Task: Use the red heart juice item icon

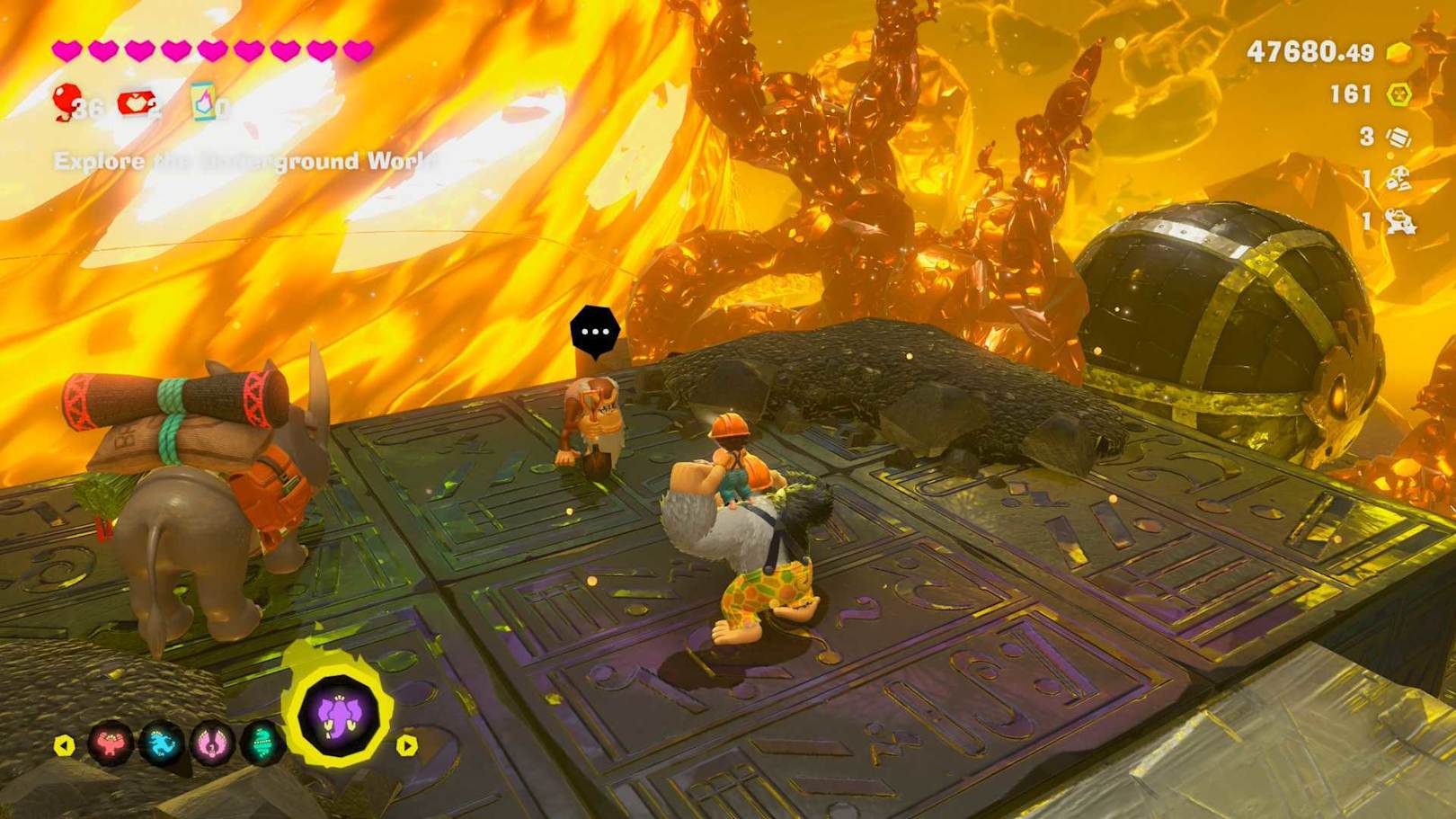Action: (136, 103)
